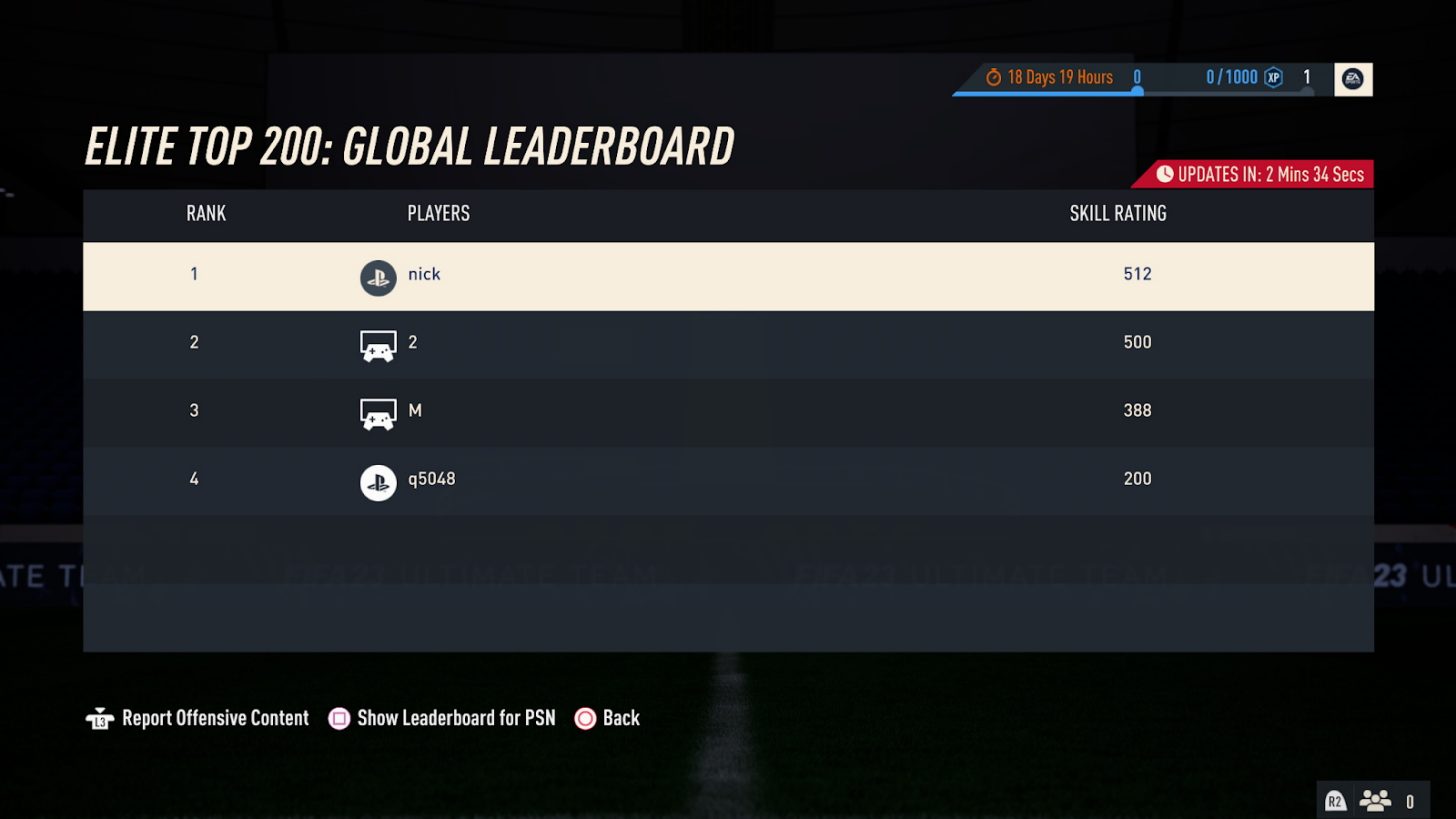Click the RANK column header
The image size is (1456, 819).
204,214
